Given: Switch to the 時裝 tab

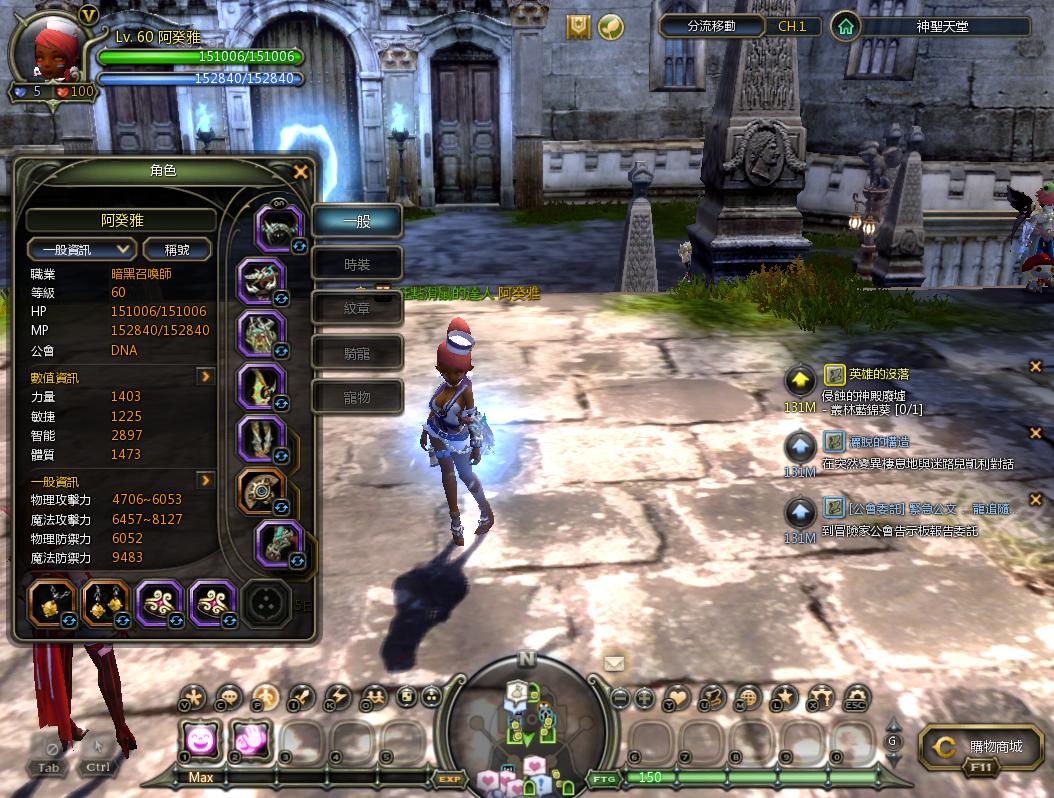Looking at the screenshot, I should click(x=357, y=265).
